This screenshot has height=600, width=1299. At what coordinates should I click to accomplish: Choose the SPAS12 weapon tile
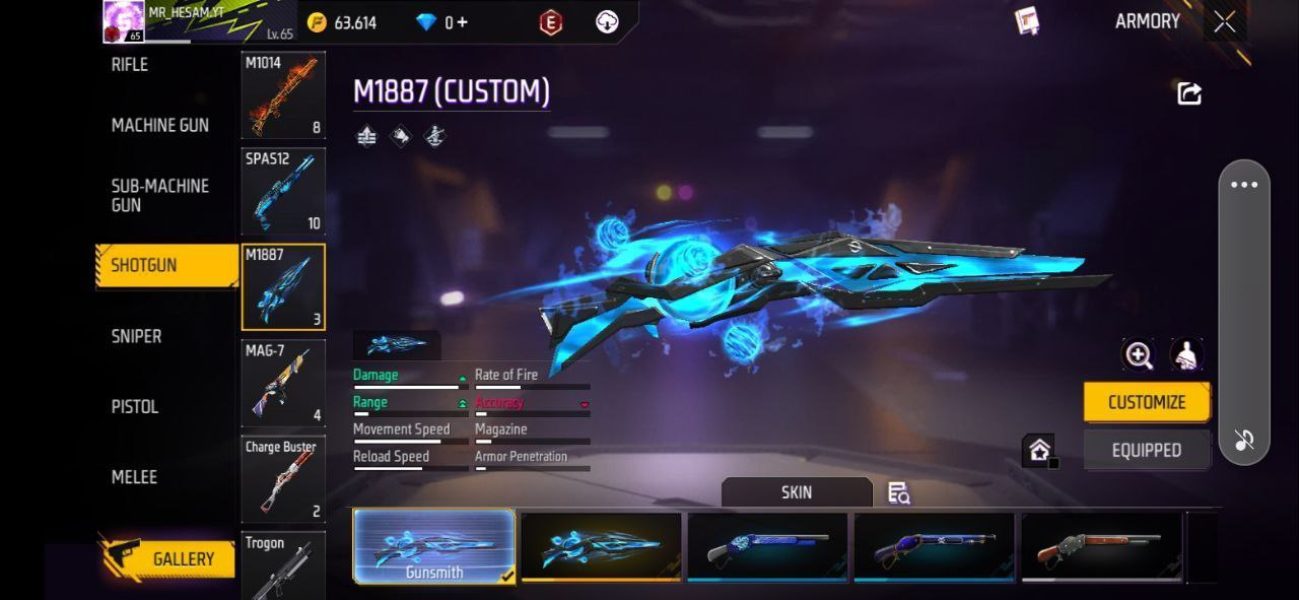(x=283, y=191)
